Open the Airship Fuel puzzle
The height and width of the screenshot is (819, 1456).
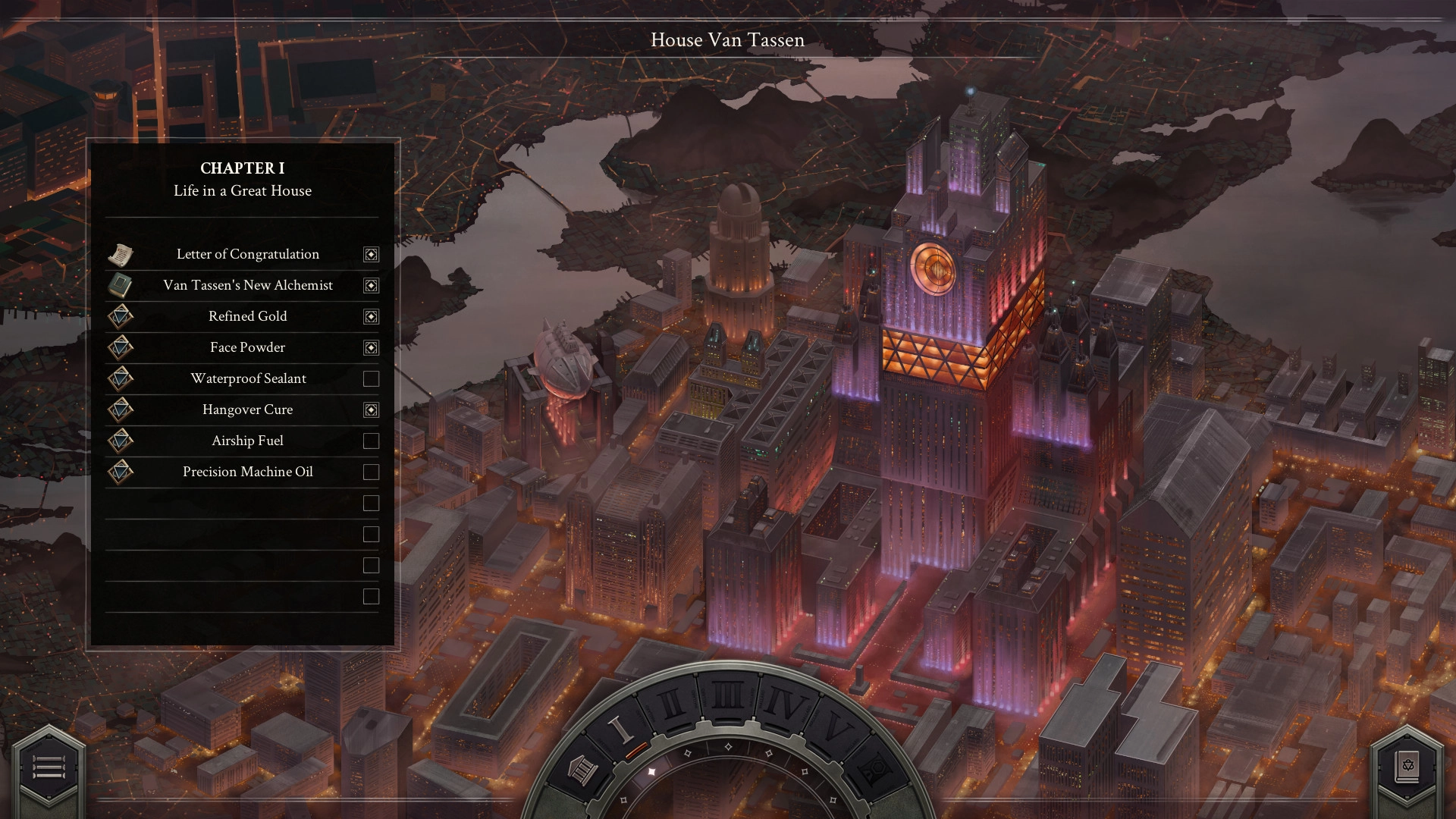click(247, 441)
